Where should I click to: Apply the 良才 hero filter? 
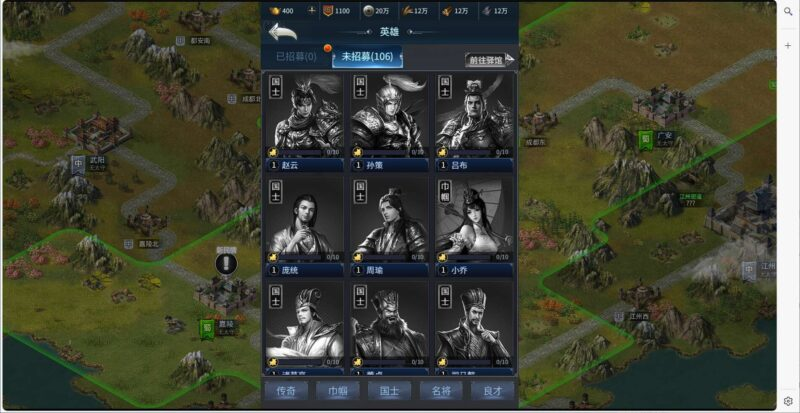click(x=493, y=391)
